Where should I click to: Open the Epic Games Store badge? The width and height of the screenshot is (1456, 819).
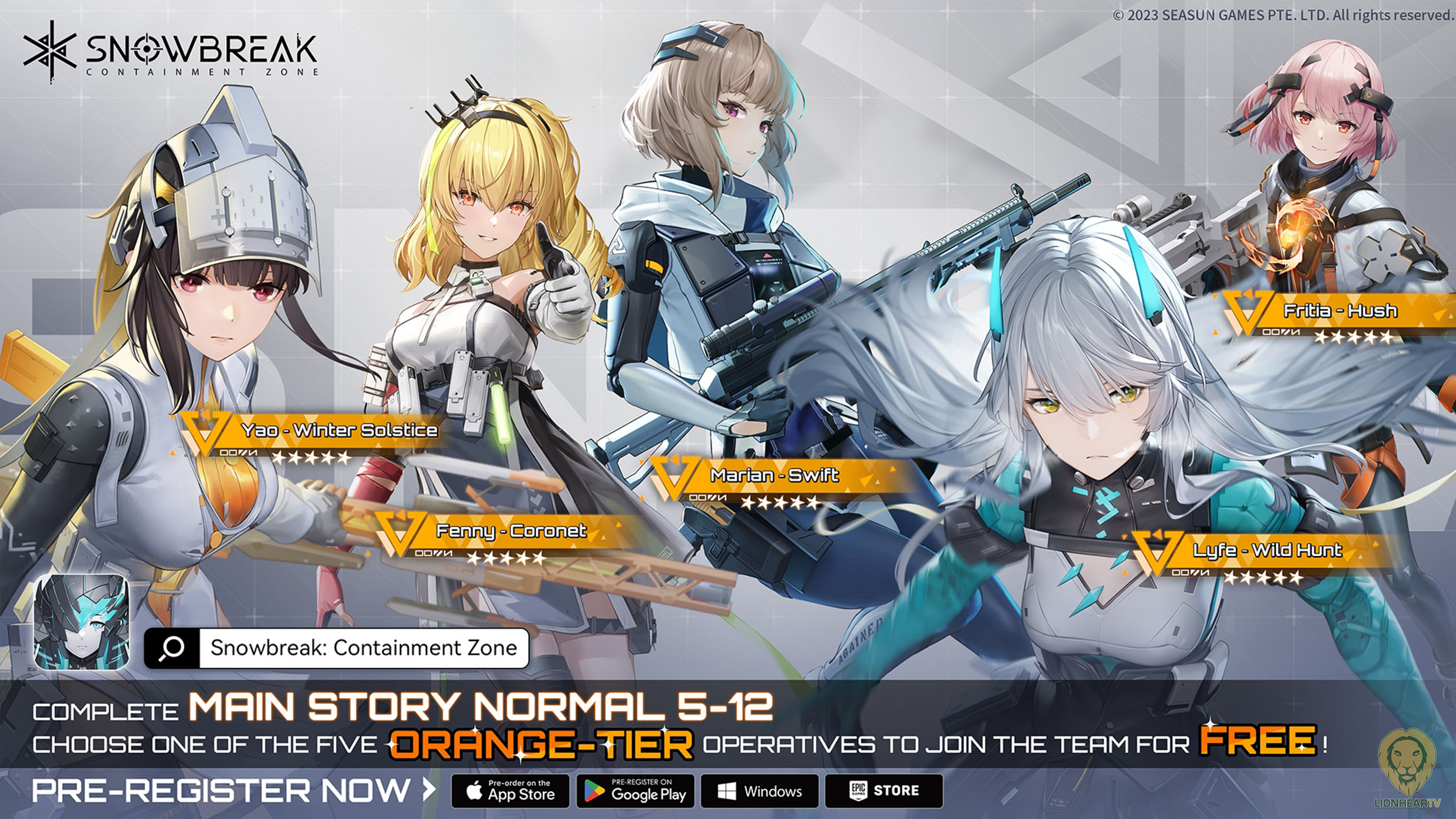point(883,791)
